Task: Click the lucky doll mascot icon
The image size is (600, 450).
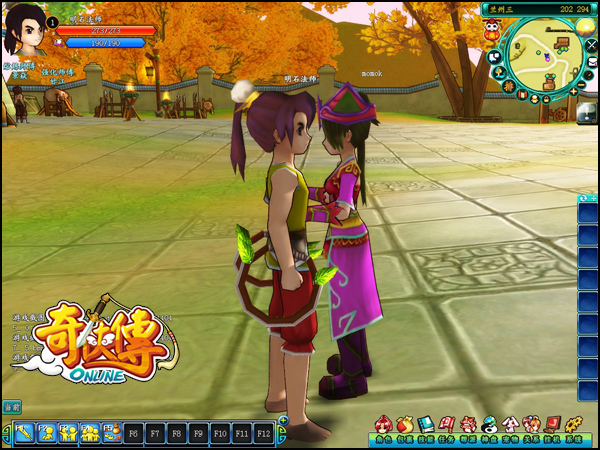Action: [492, 31]
